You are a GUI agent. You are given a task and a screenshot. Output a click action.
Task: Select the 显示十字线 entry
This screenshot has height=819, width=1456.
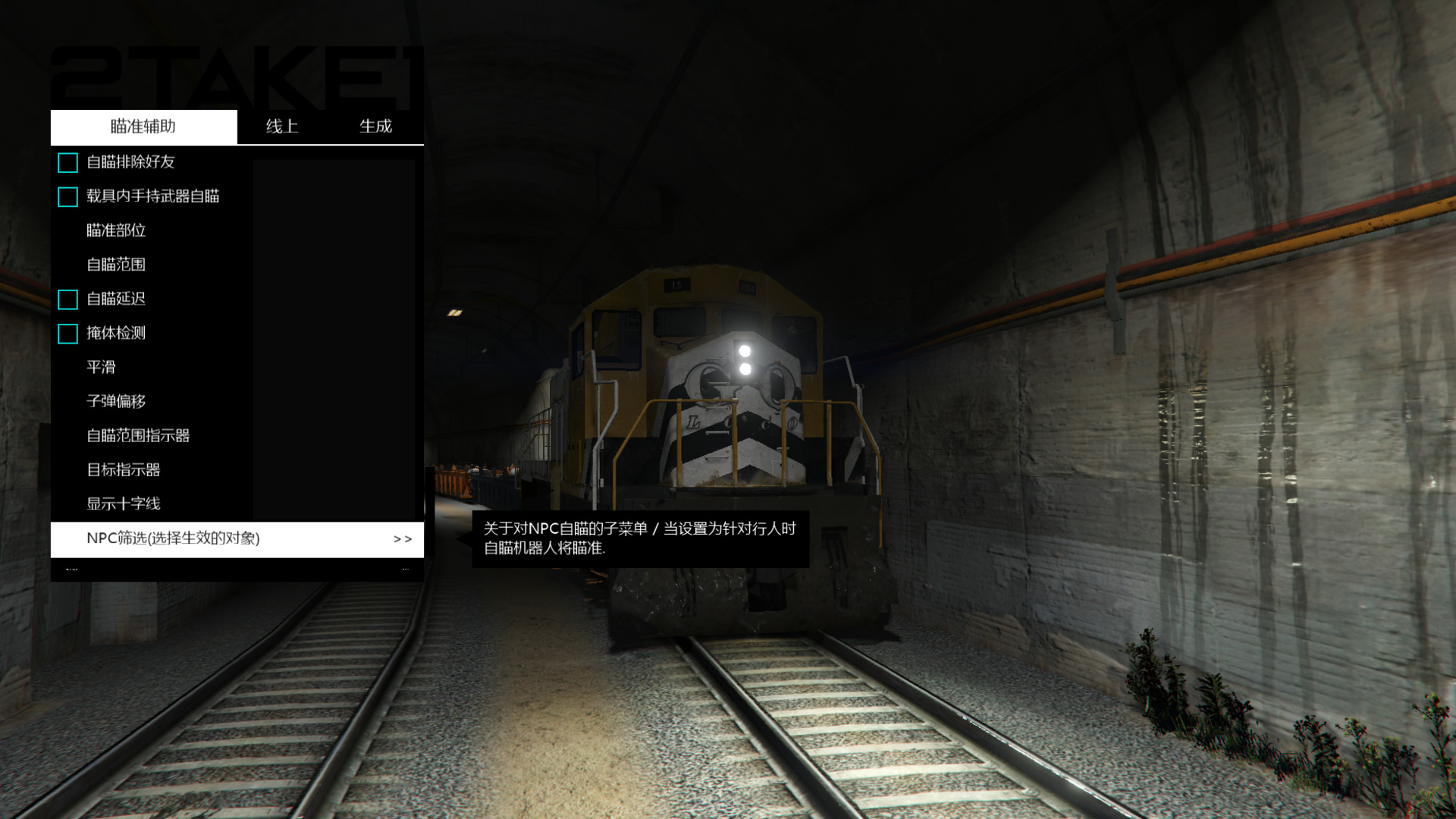coord(124,504)
